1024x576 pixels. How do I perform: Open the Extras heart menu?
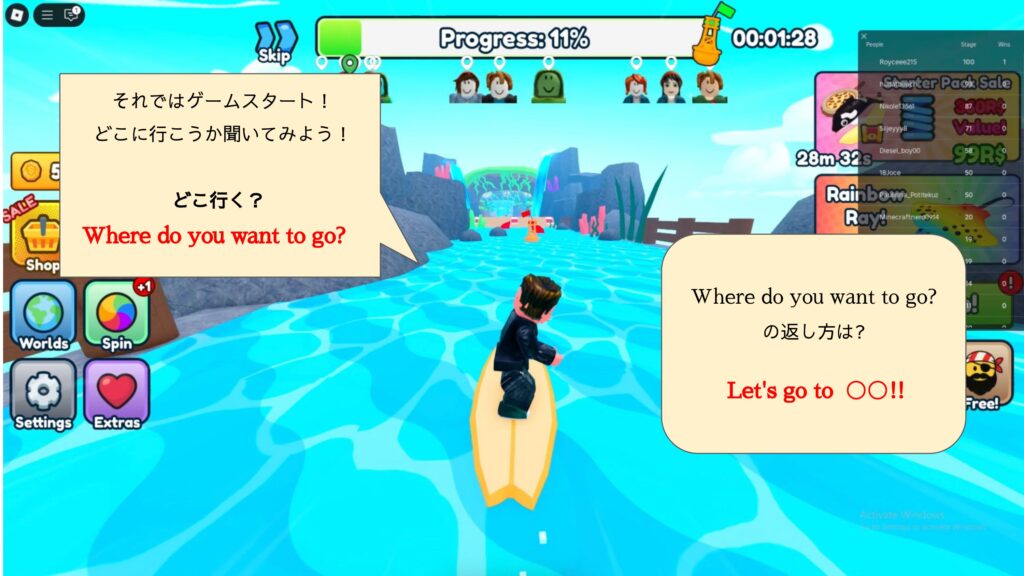(x=116, y=395)
